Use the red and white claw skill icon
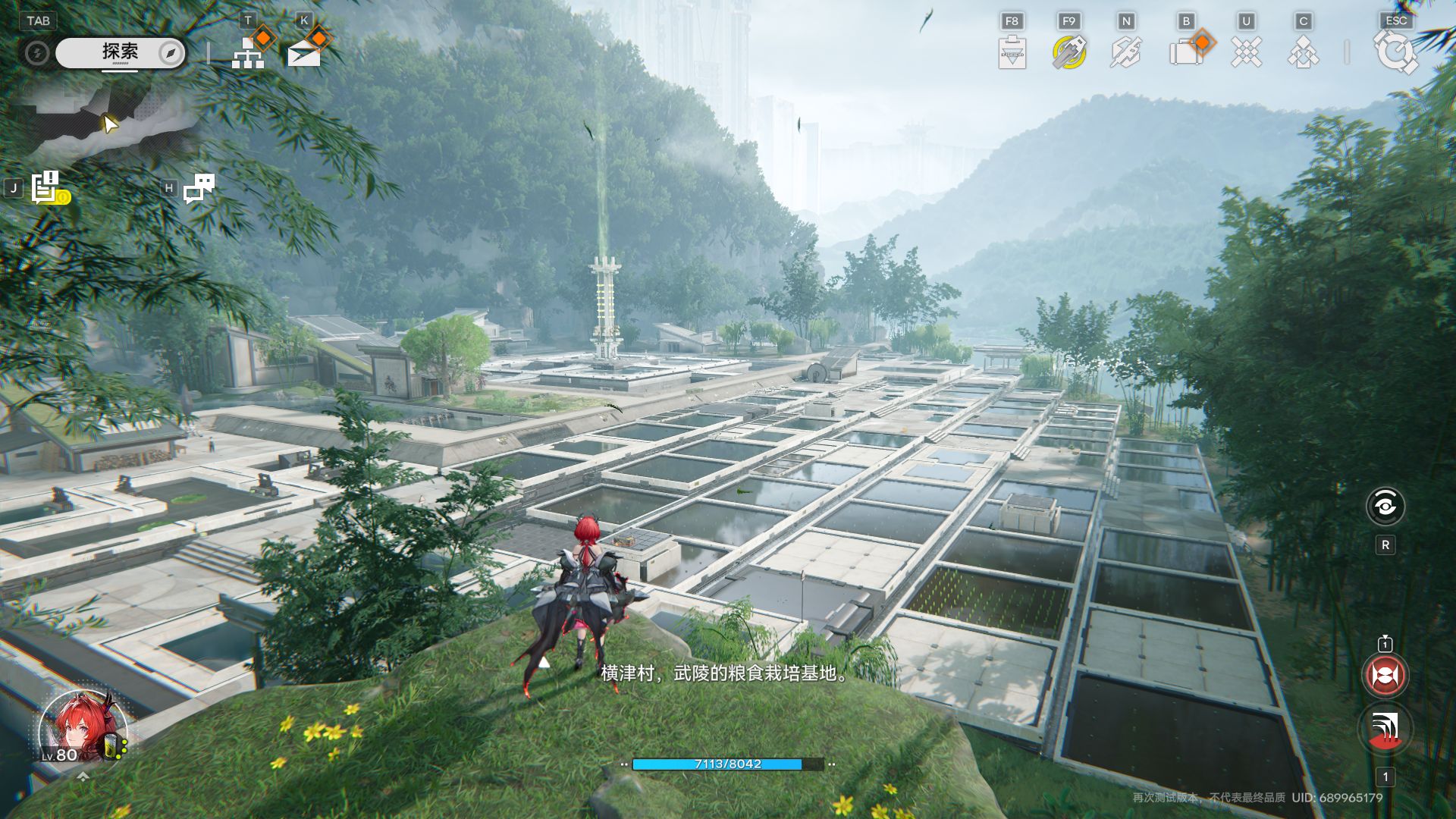This screenshot has width=1456, height=819. 1385,729
